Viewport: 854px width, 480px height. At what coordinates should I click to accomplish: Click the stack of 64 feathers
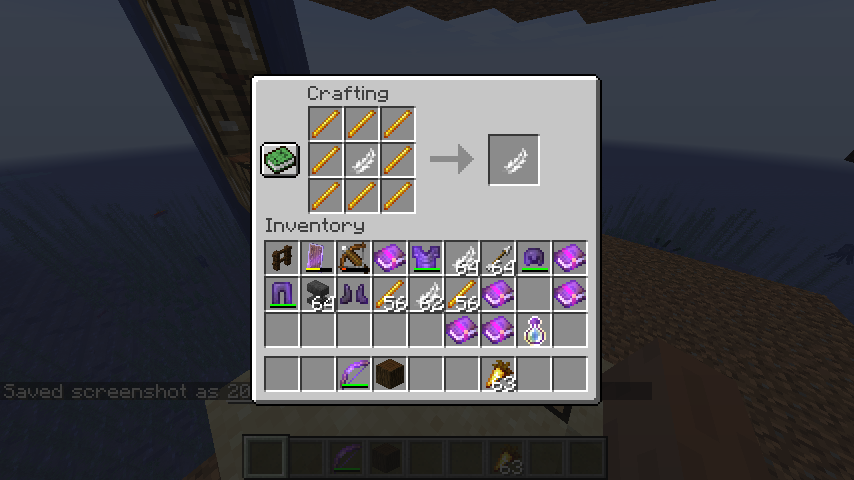point(462,259)
